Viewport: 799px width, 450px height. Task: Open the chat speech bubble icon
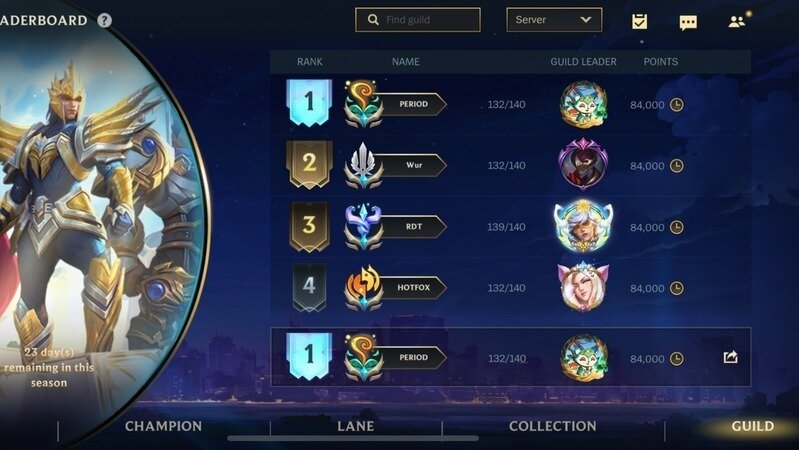coord(688,22)
